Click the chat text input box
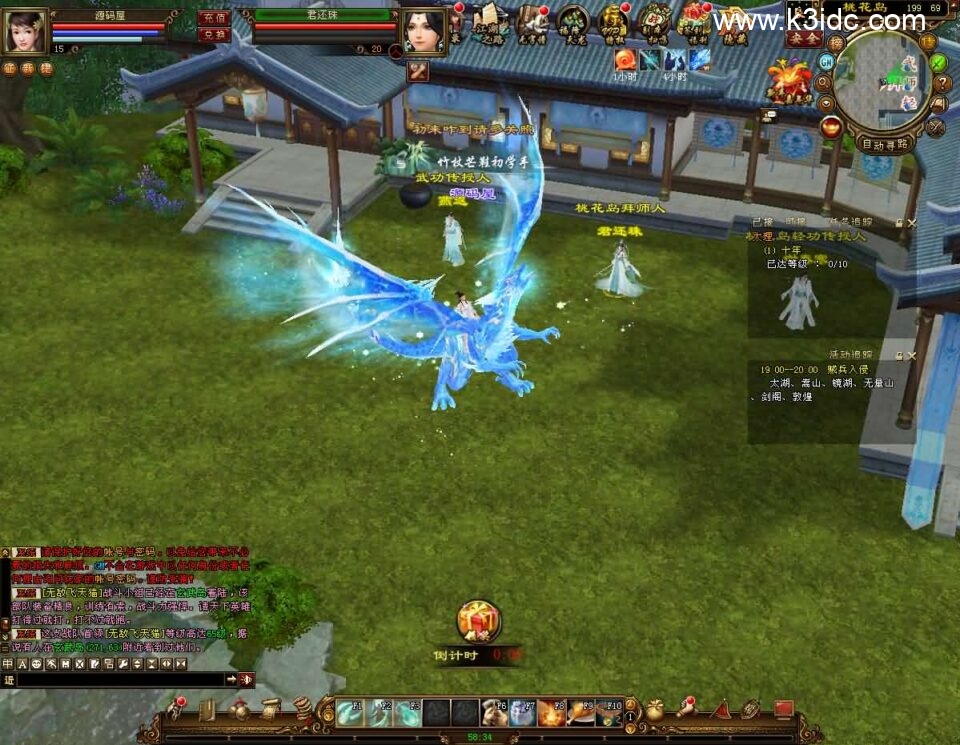 coord(120,679)
